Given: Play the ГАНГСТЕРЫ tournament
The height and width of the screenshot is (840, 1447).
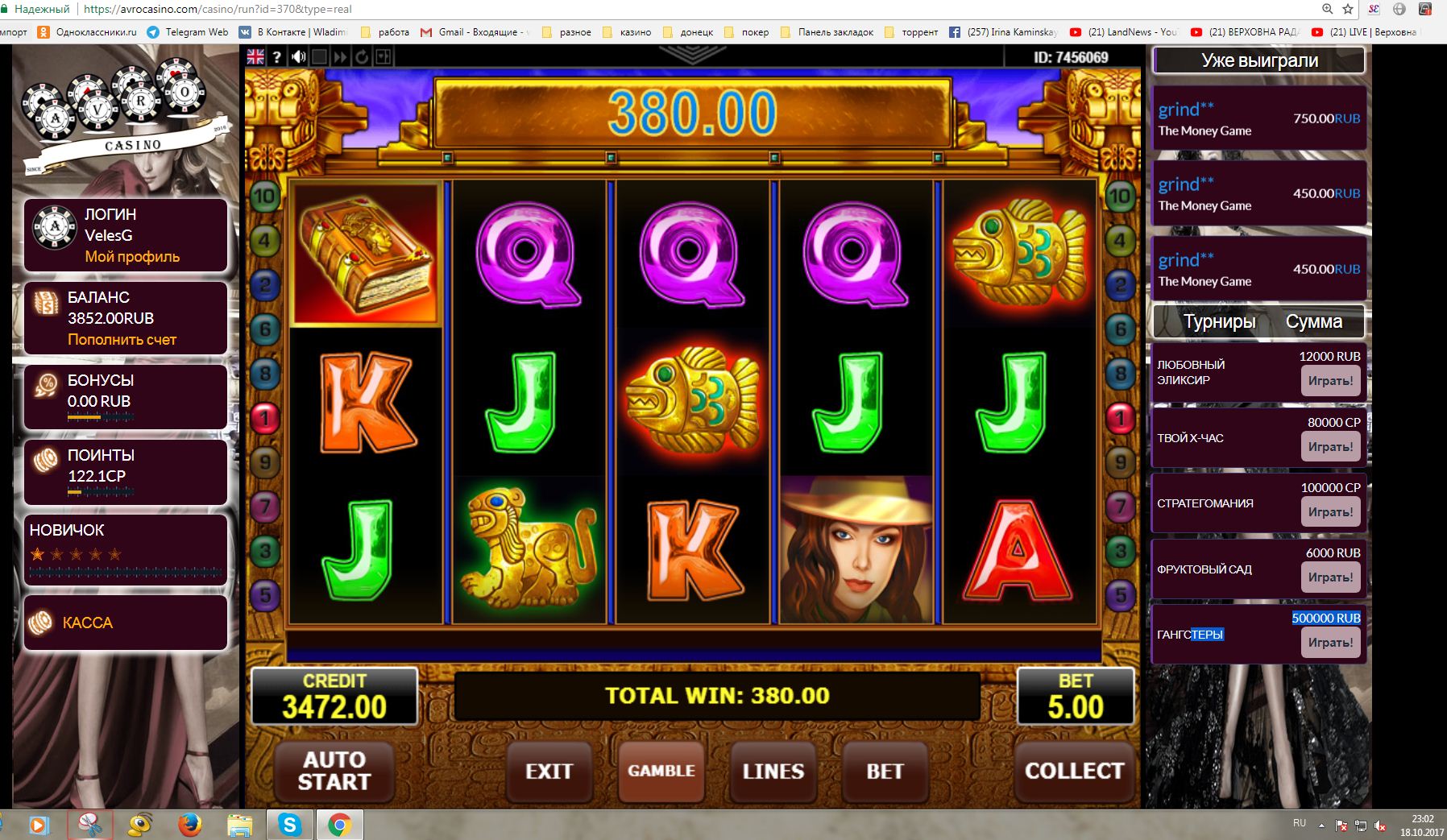Looking at the screenshot, I should (x=1330, y=642).
